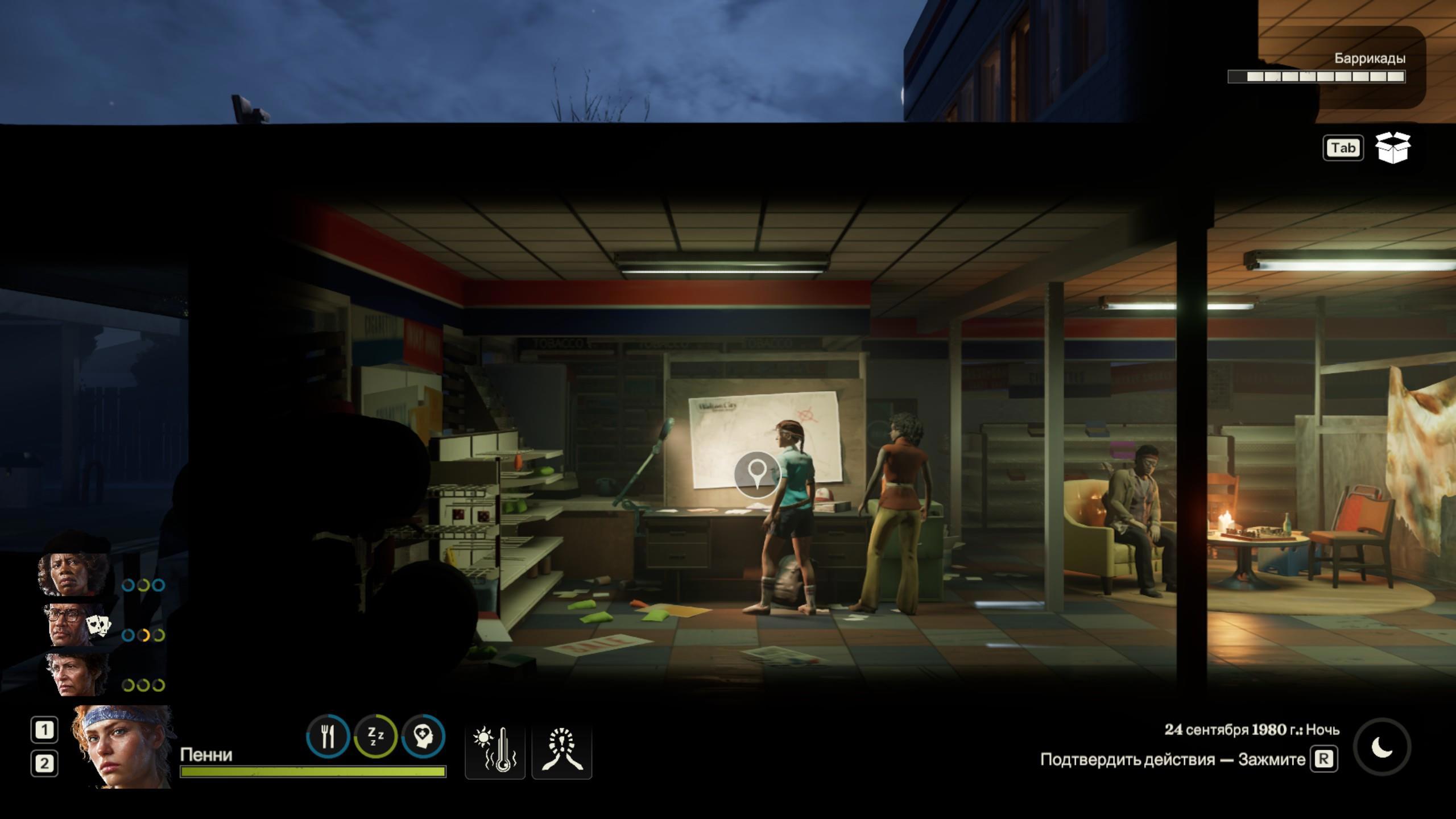Select the older woman's portrait above Penny
Image resolution: width=1456 pixels, height=819 pixels.
[77, 675]
